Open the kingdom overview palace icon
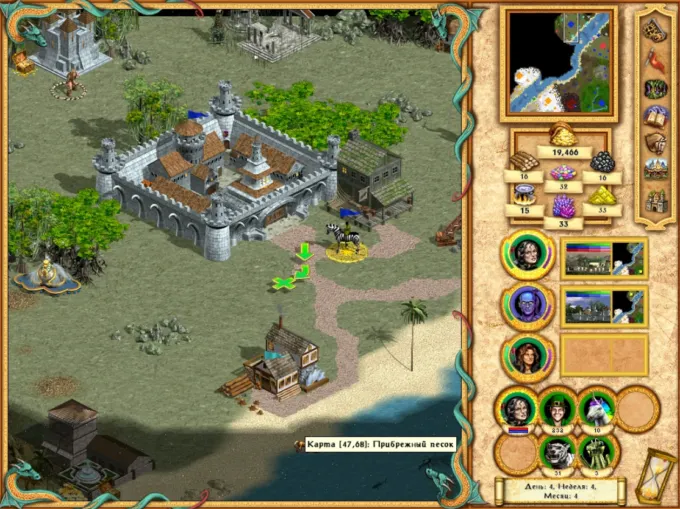The width and height of the screenshot is (680, 509). 656,170
